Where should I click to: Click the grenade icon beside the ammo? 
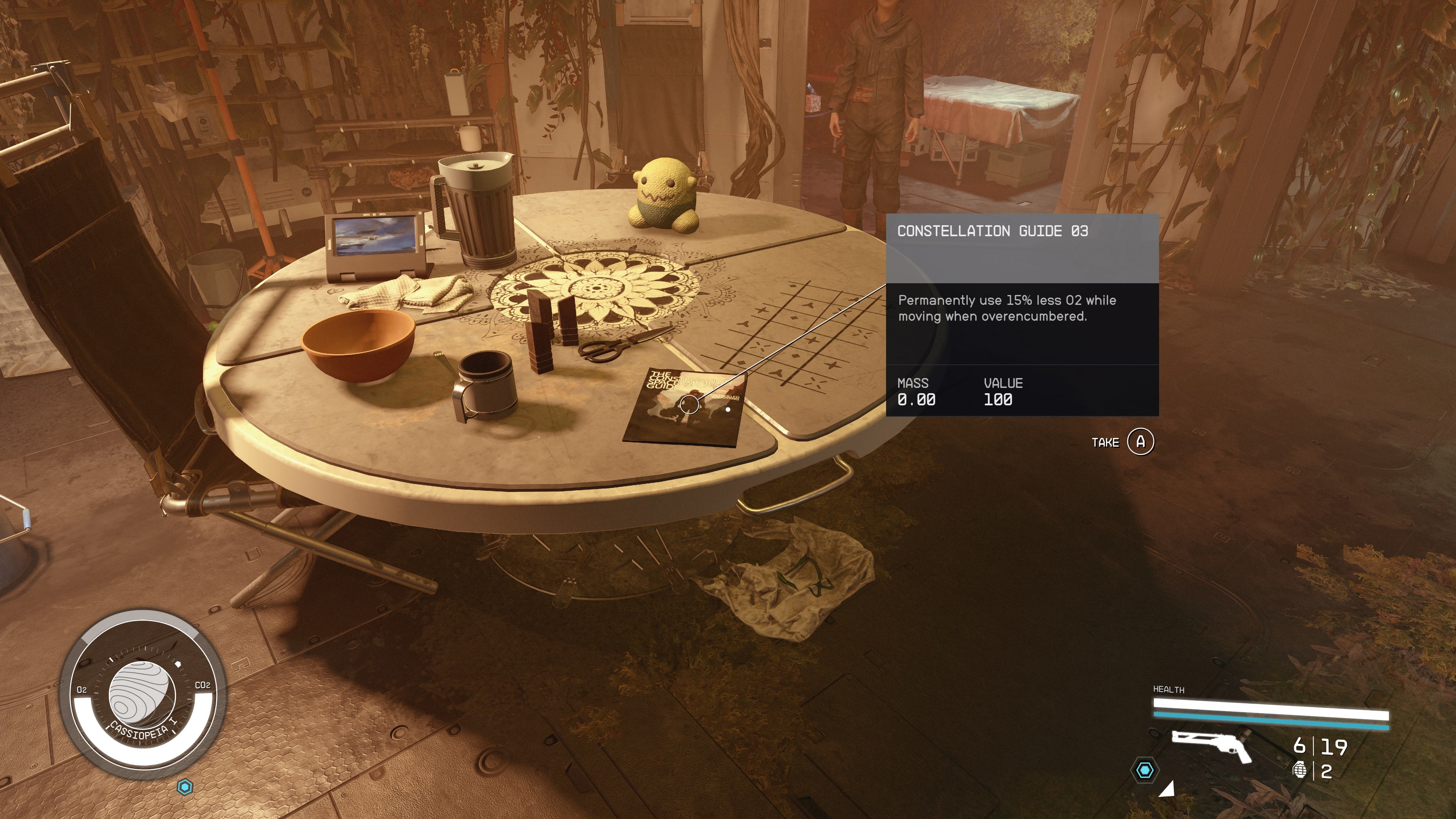pos(1300,770)
